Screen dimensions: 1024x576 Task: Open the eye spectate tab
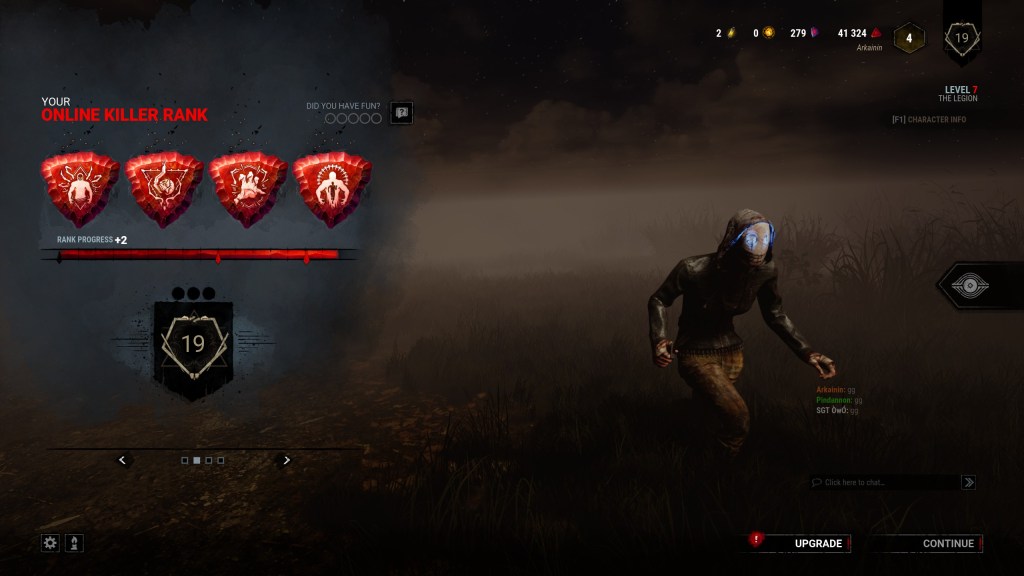pyautogui.click(x=968, y=286)
